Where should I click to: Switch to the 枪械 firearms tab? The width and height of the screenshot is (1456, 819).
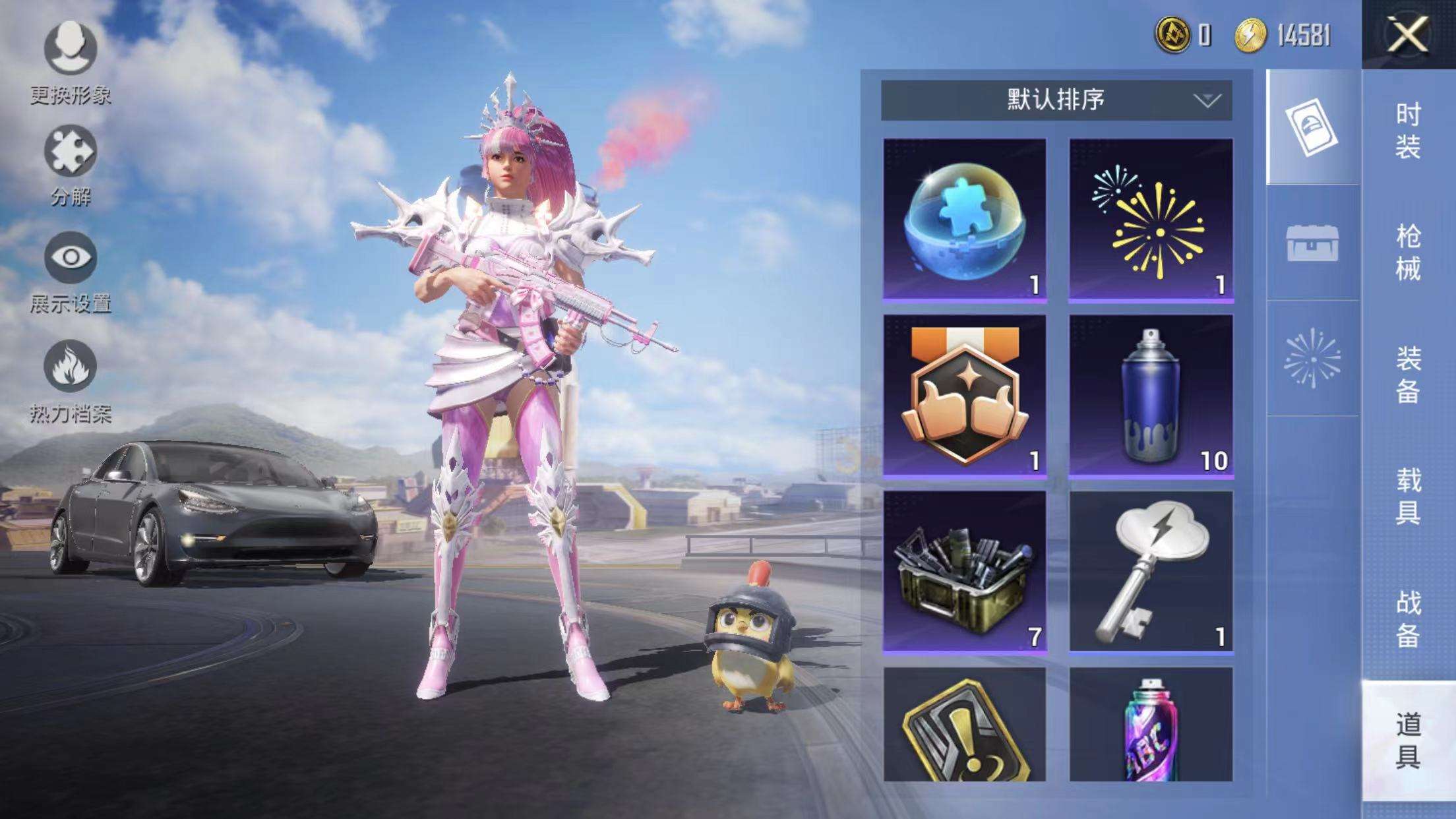[x=1408, y=253]
